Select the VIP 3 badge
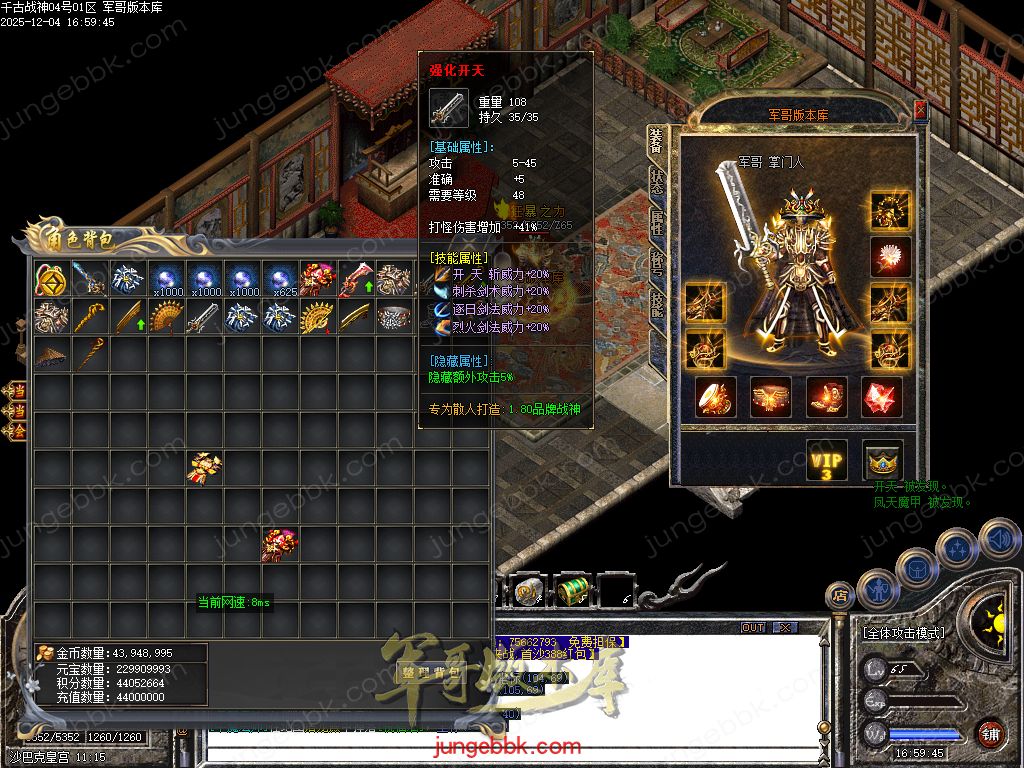Viewport: 1024px width, 768px height. [x=827, y=461]
